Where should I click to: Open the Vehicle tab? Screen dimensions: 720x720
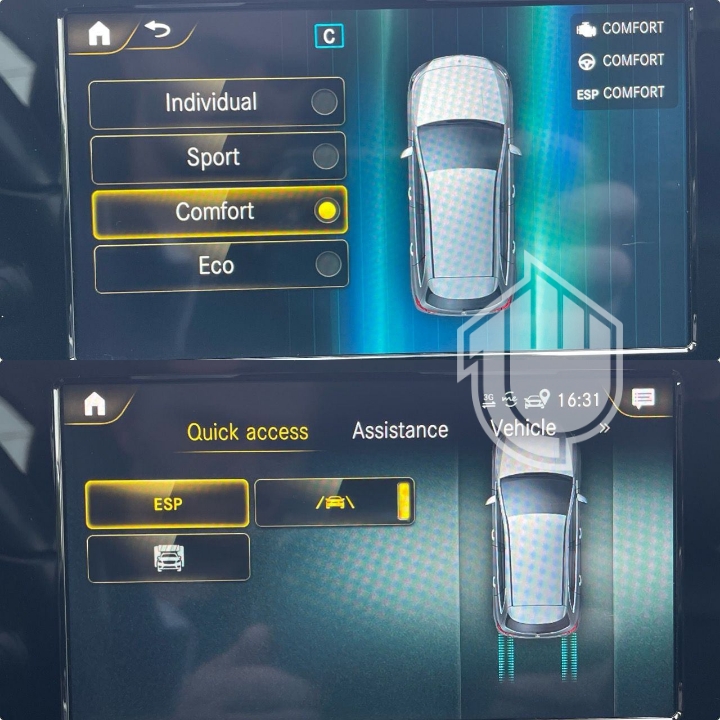[x=523, y=428]
